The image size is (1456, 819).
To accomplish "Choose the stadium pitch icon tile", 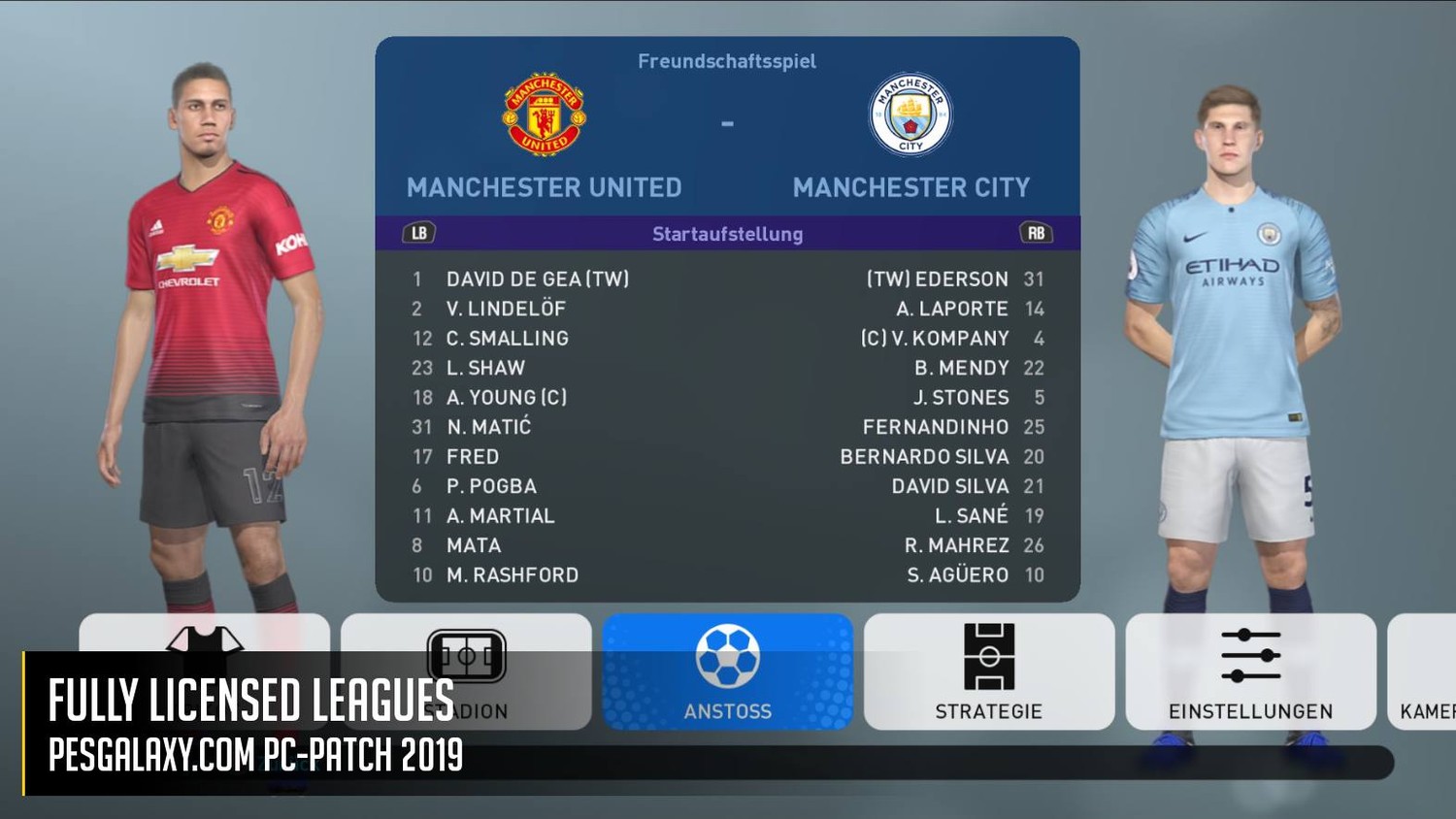I will pyautogui.click(x=467, y=639).
